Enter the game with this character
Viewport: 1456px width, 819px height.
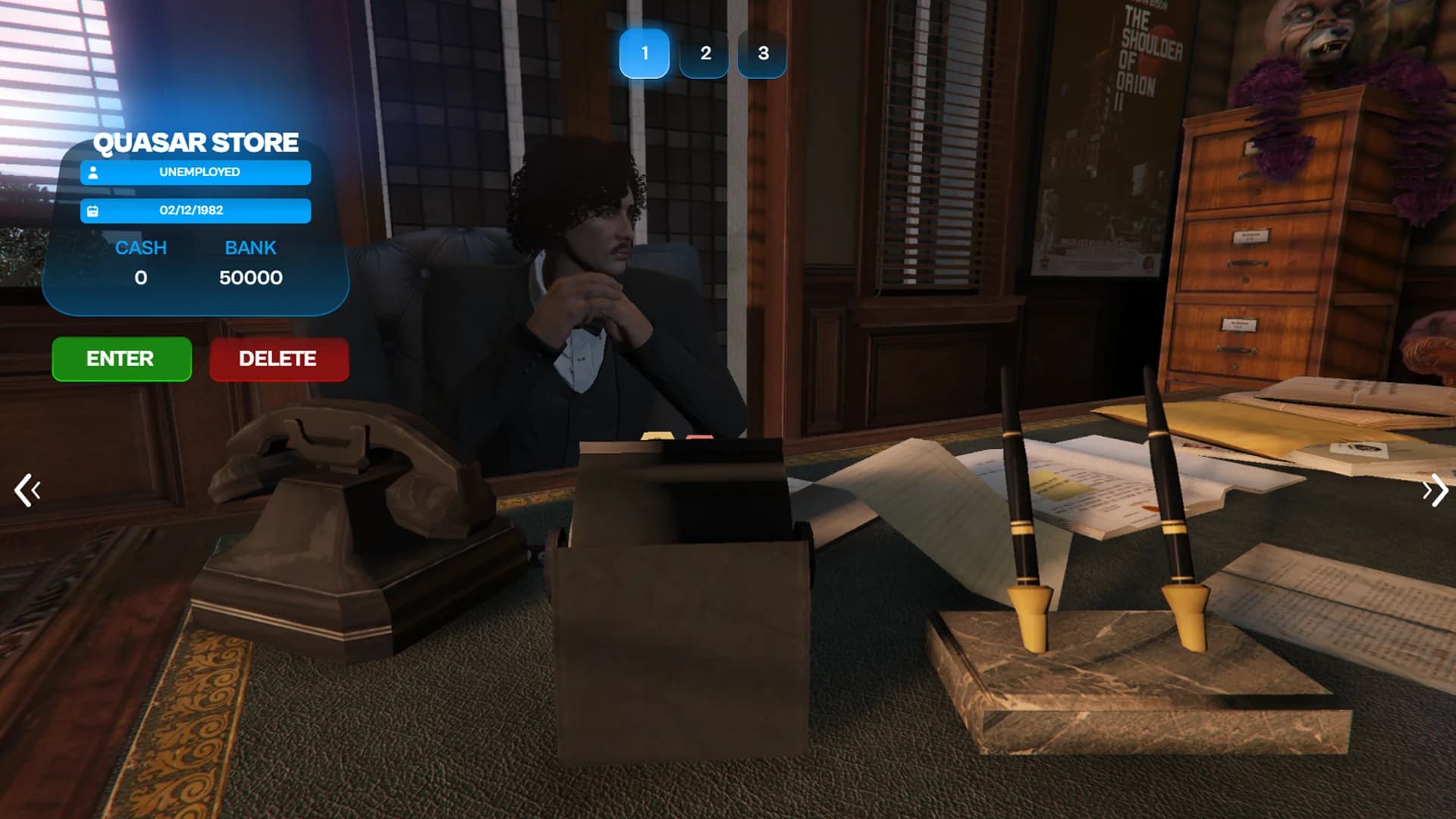tap(121, 359)
